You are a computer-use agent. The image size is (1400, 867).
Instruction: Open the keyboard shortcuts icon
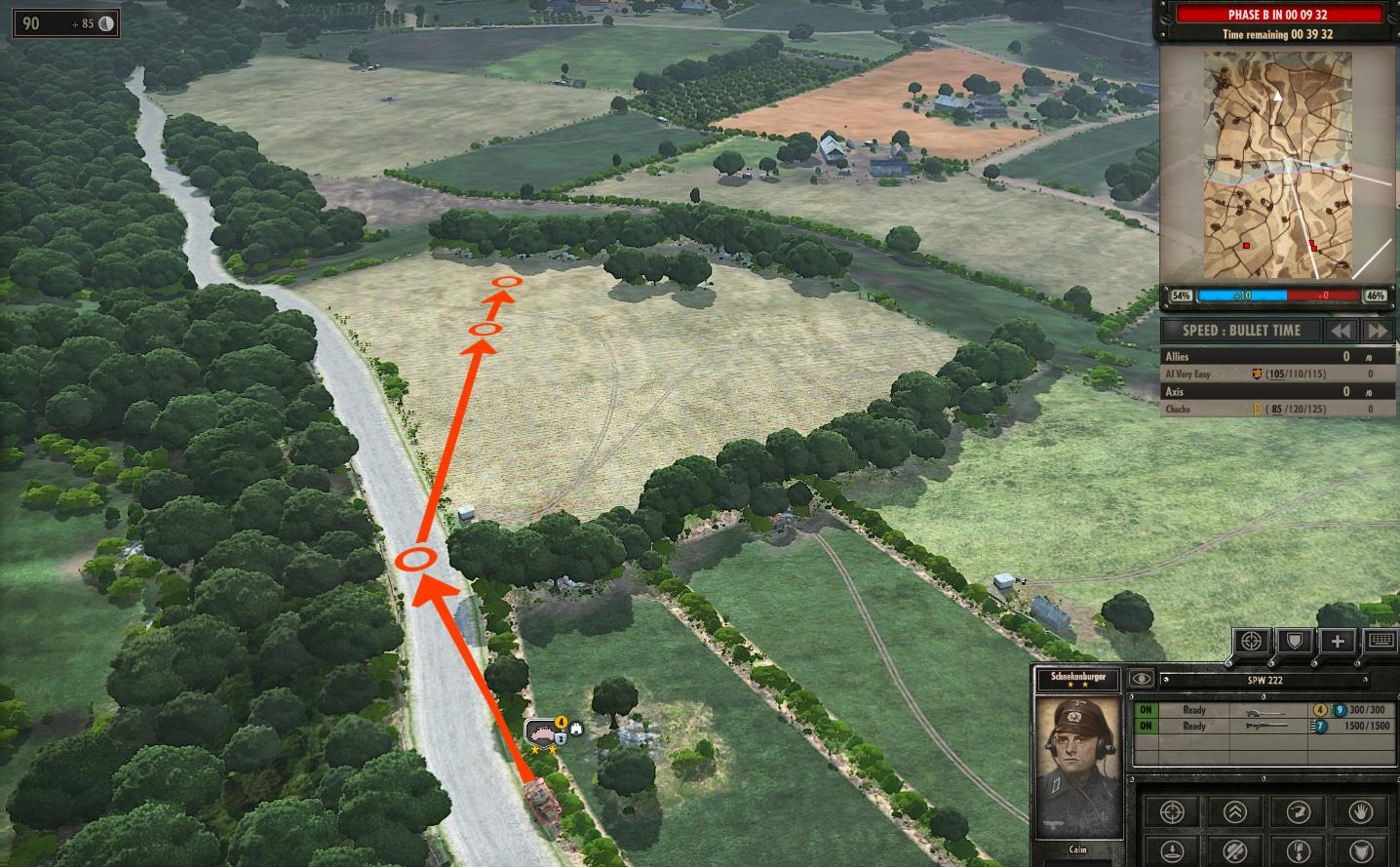click(x=1382, y=641)
